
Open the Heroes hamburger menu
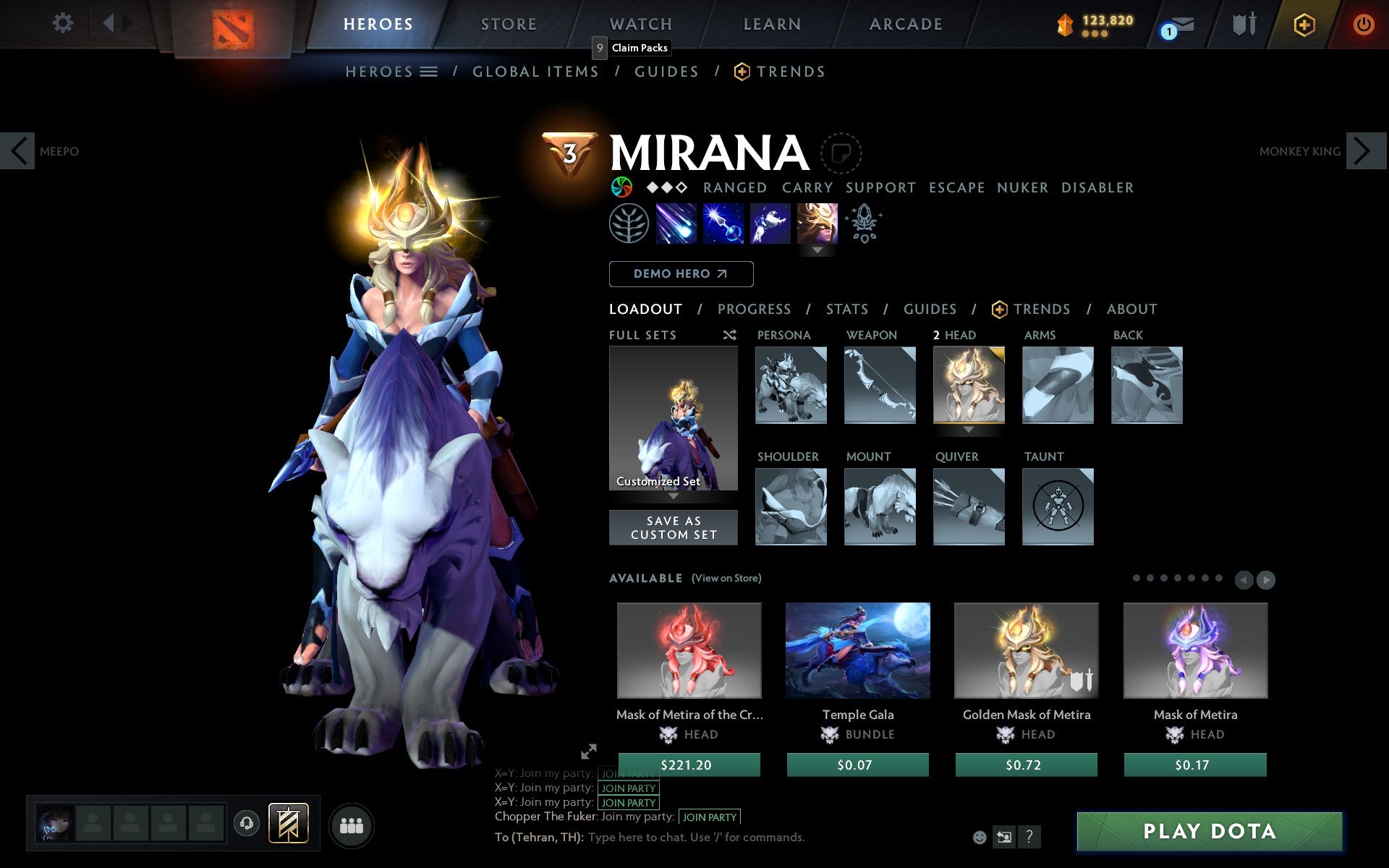(428, 71)
